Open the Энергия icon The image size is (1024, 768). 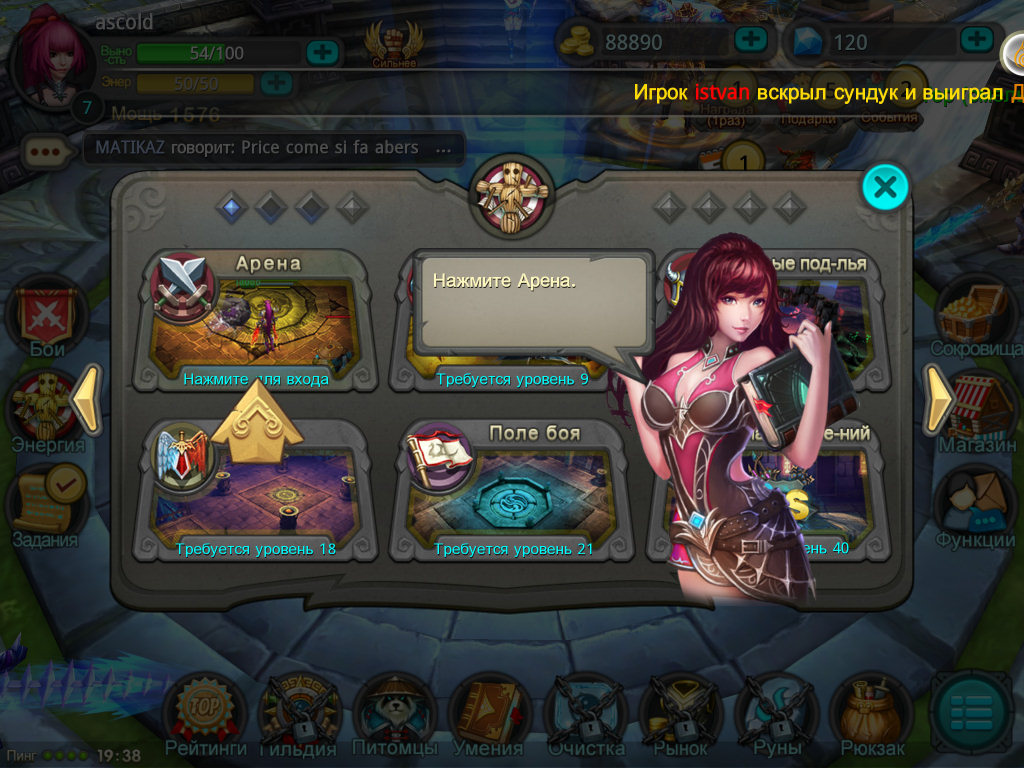pos(46,410)
